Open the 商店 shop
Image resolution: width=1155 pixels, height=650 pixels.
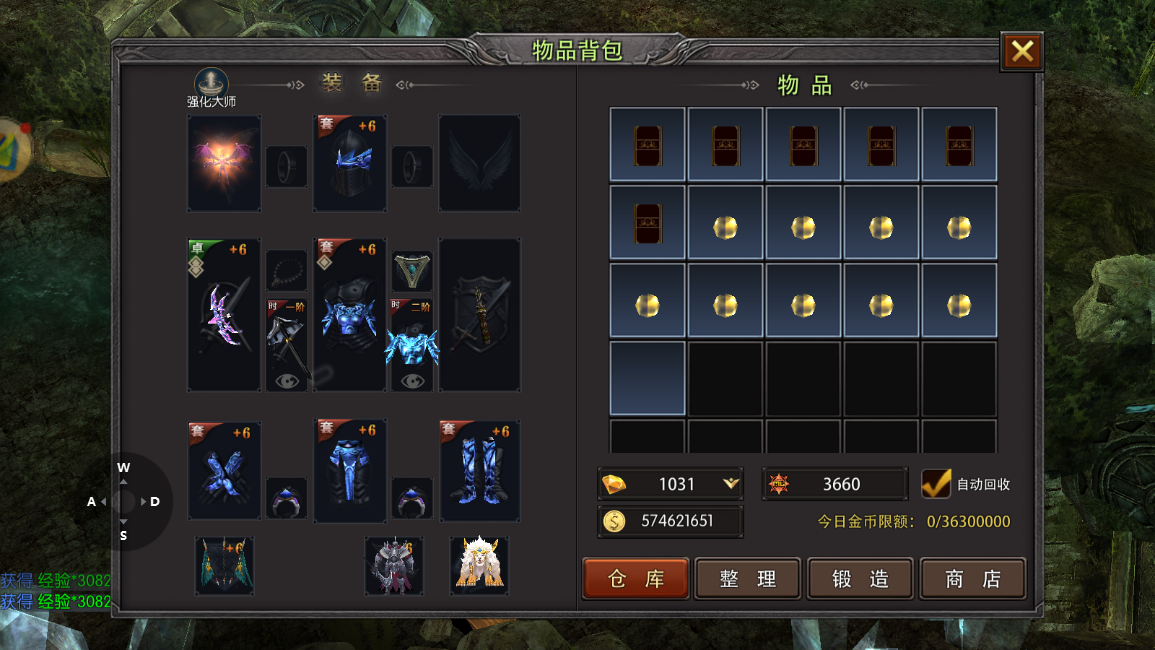972,579
